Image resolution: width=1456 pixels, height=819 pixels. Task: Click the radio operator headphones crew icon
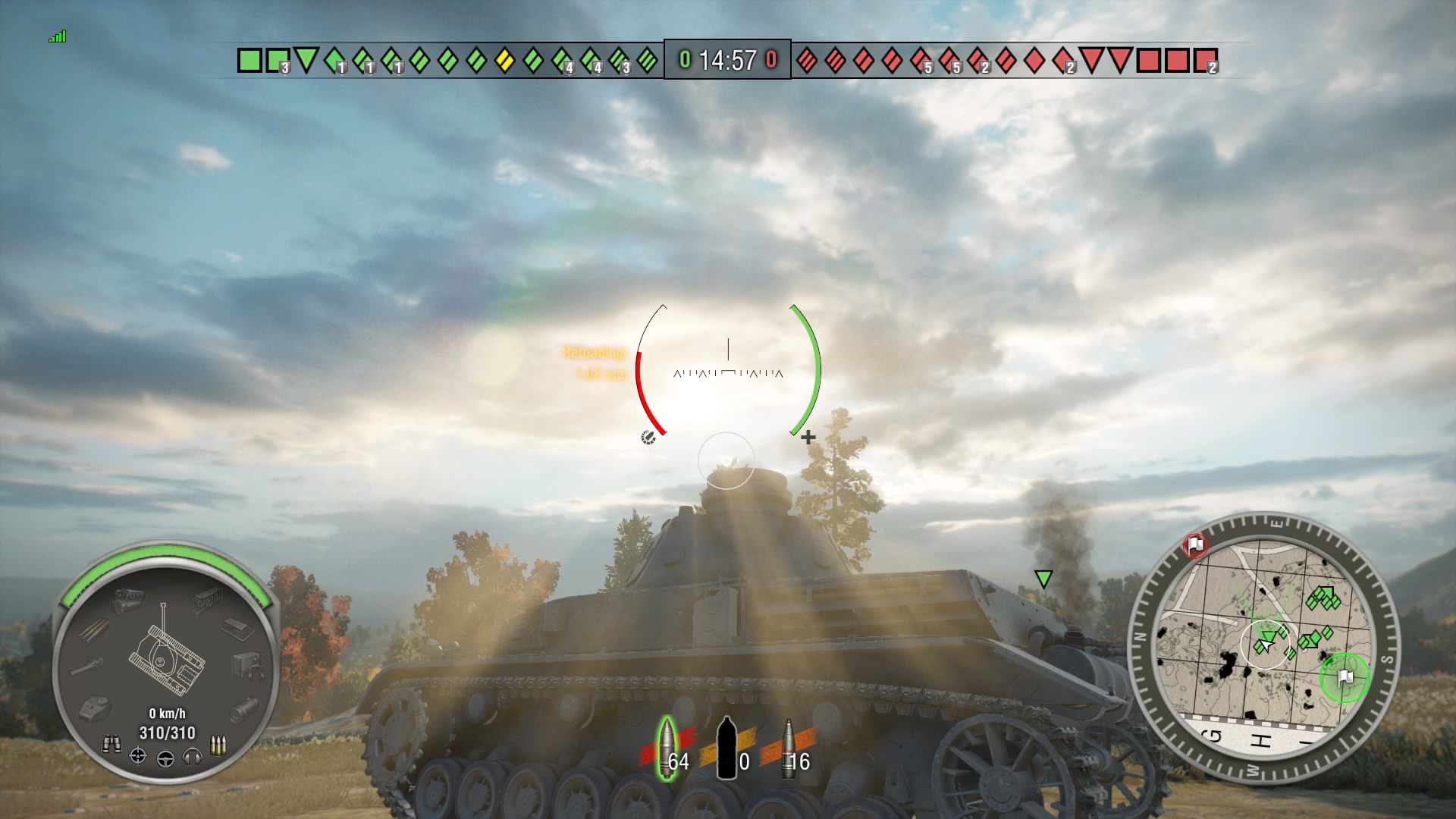tap(193, 757)
